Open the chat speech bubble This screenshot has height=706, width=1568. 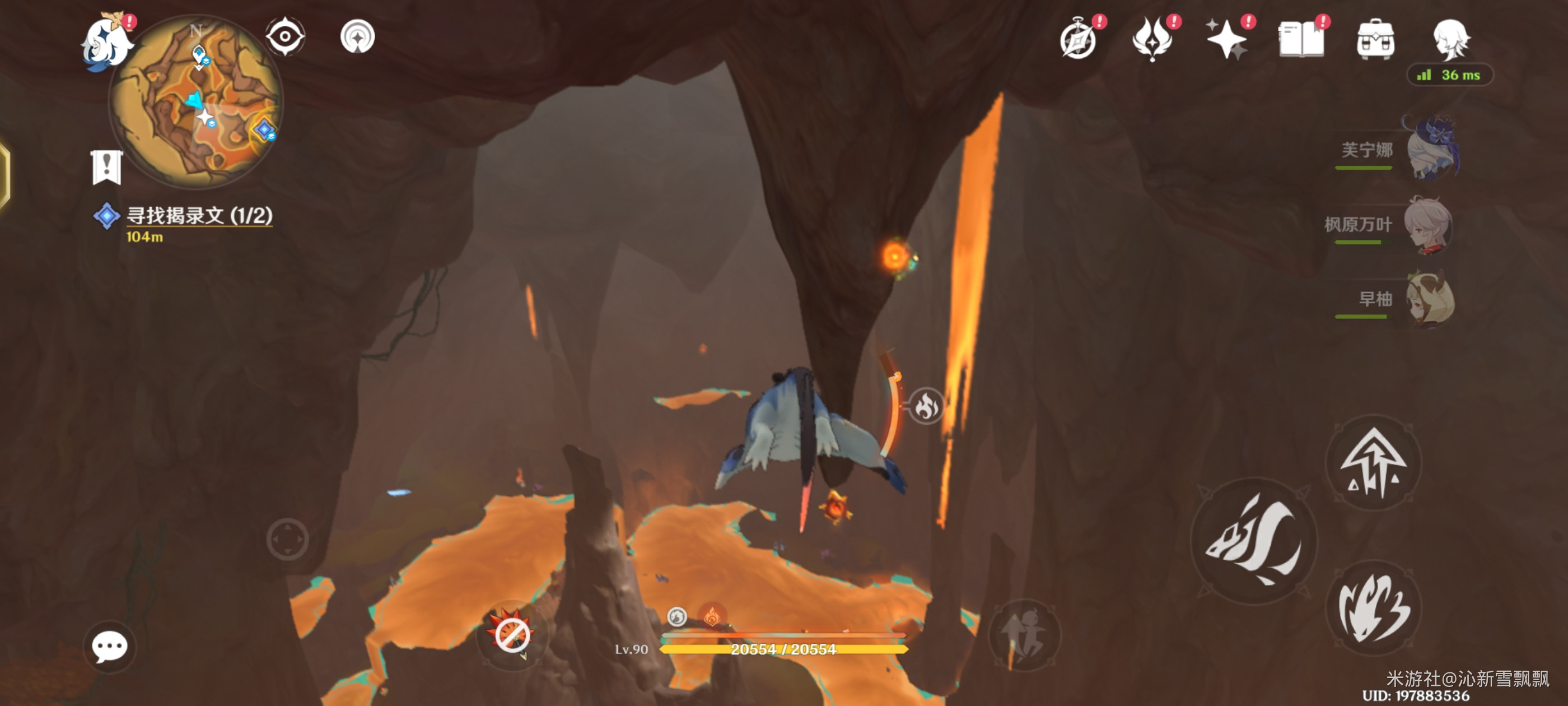(x=110, y=646)
